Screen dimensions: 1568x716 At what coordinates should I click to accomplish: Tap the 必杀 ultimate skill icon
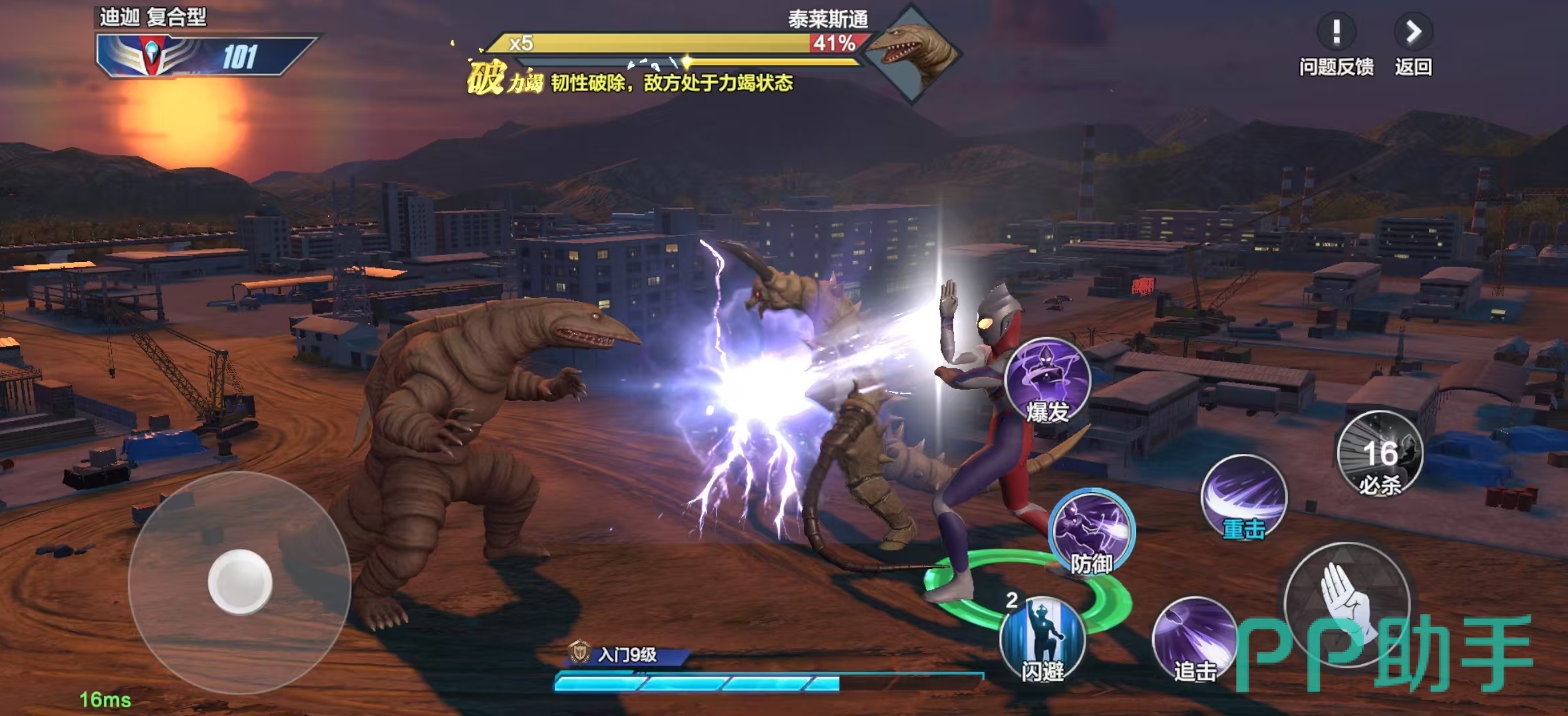(x=1380, y=453)
